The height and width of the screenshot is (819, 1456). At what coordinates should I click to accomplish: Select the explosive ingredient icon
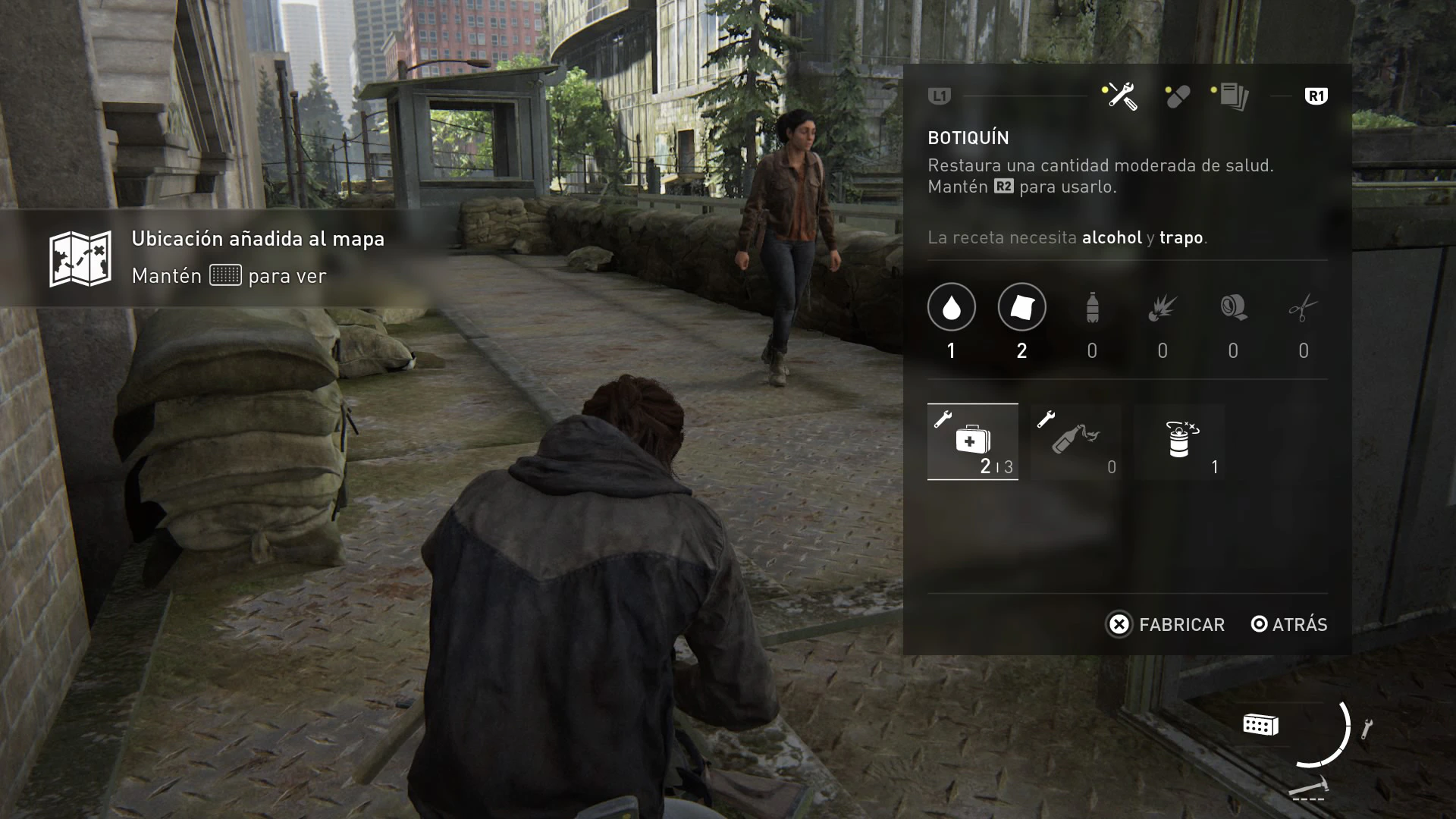1162,307
